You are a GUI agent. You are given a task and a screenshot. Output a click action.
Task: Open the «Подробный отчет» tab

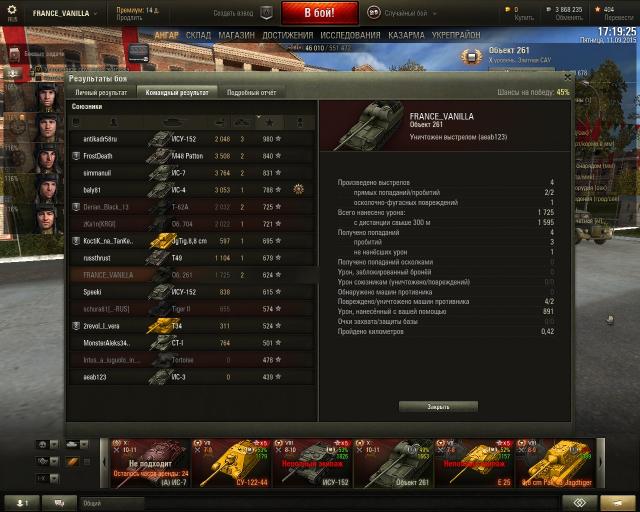(250, 92)
